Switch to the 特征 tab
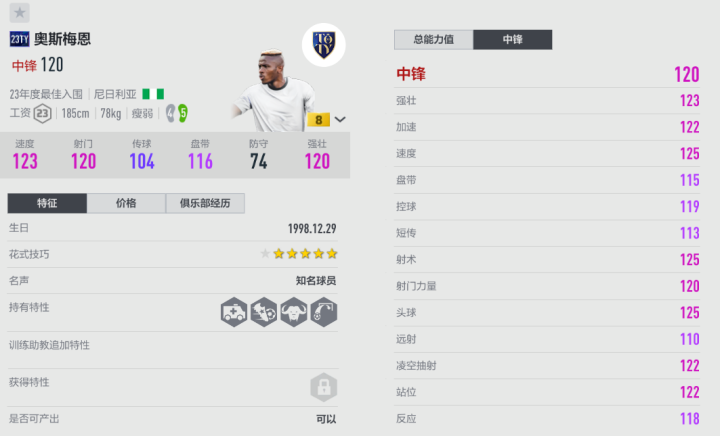The image size is (720, 436). tap(47, 203)
